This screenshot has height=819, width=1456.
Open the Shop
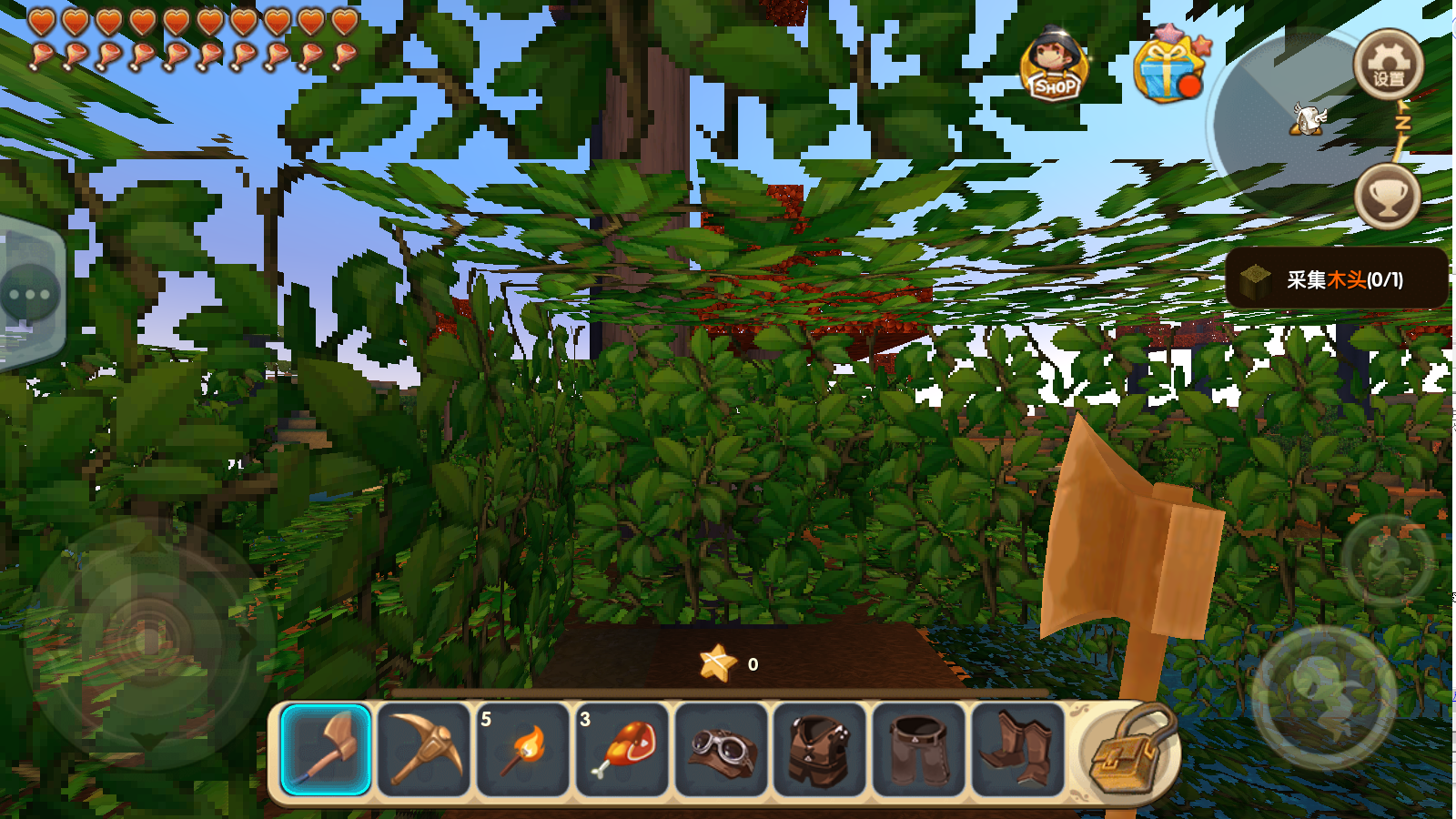[x=1054, y=66]
